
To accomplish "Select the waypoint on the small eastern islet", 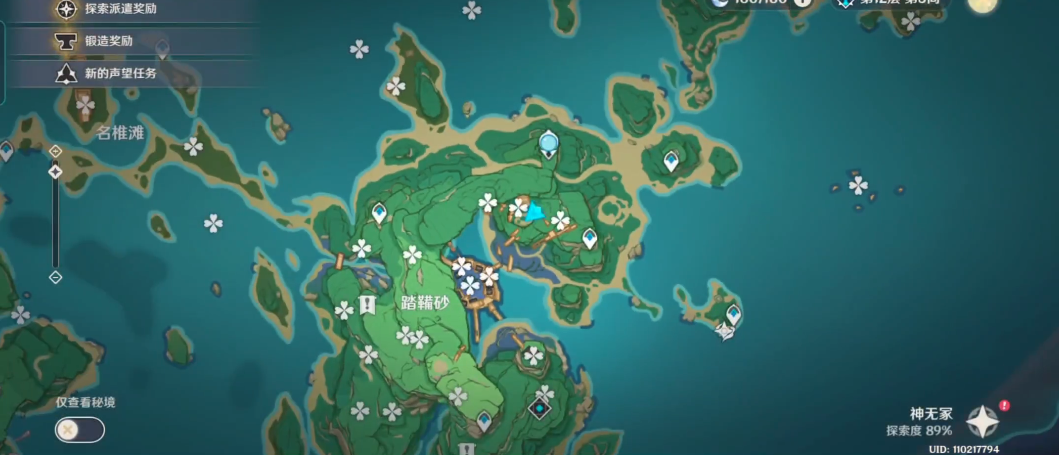I will (733, 315).
